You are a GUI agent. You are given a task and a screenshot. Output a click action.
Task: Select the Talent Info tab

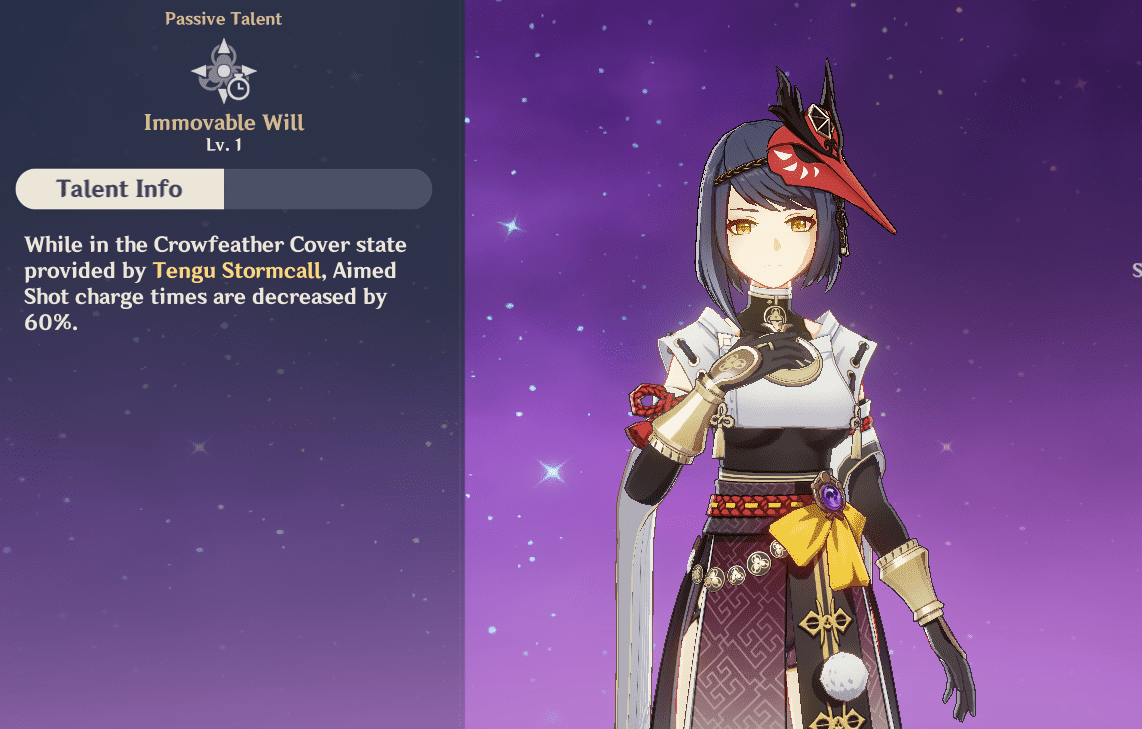click(x=120, y=189)
